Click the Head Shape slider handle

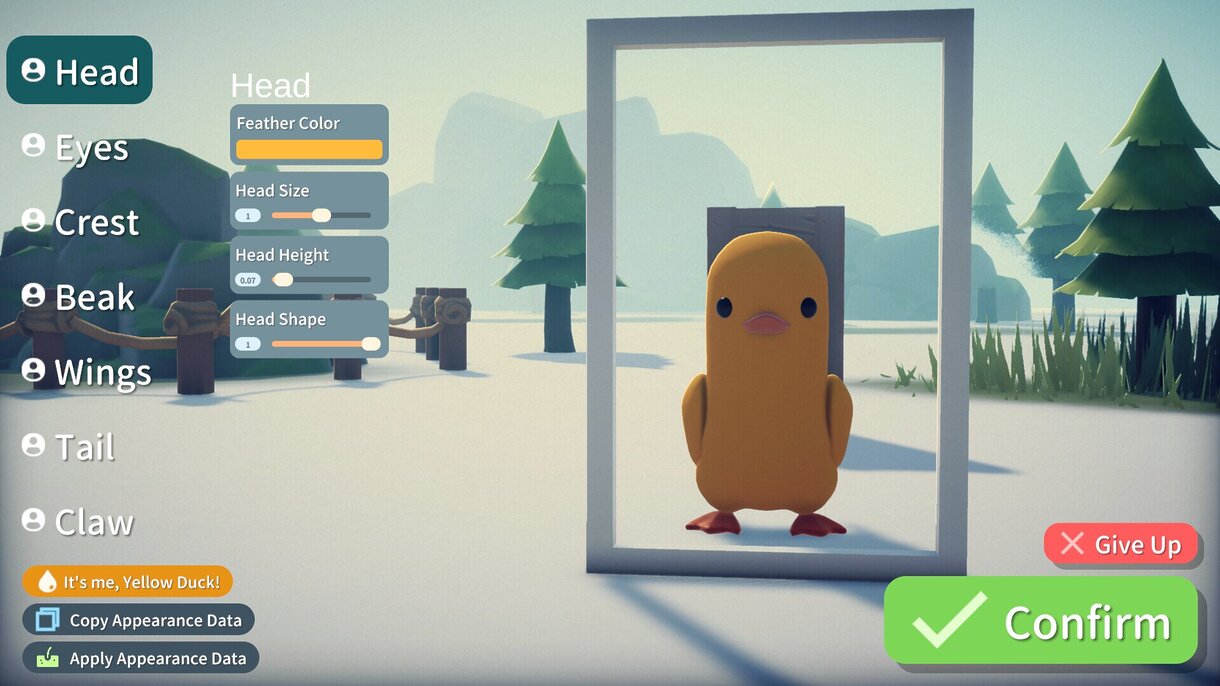(x=371, y=344)
